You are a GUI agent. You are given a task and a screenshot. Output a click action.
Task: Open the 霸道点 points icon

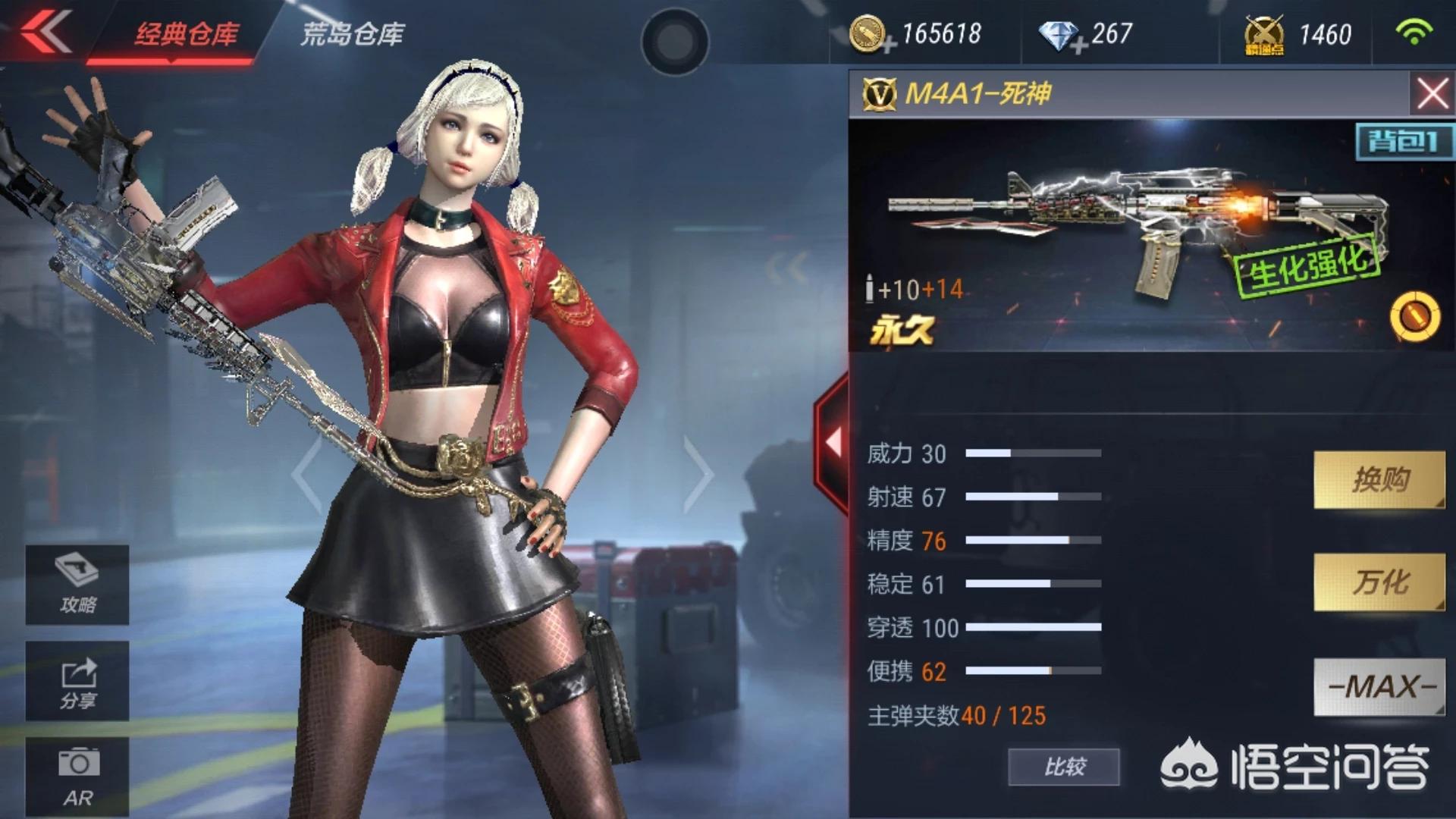(x=1264, y=36)
